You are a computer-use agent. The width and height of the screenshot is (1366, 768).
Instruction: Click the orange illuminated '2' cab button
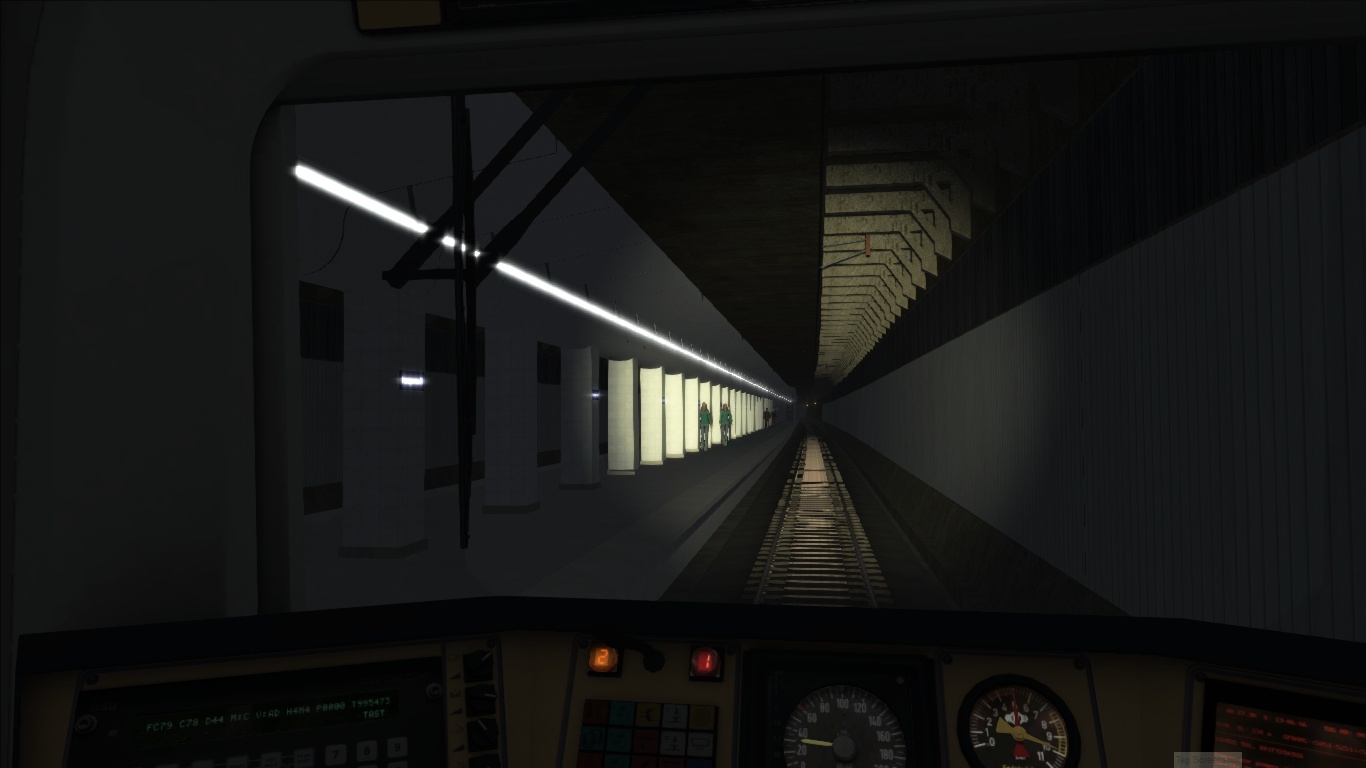click(x=603, y=658)
